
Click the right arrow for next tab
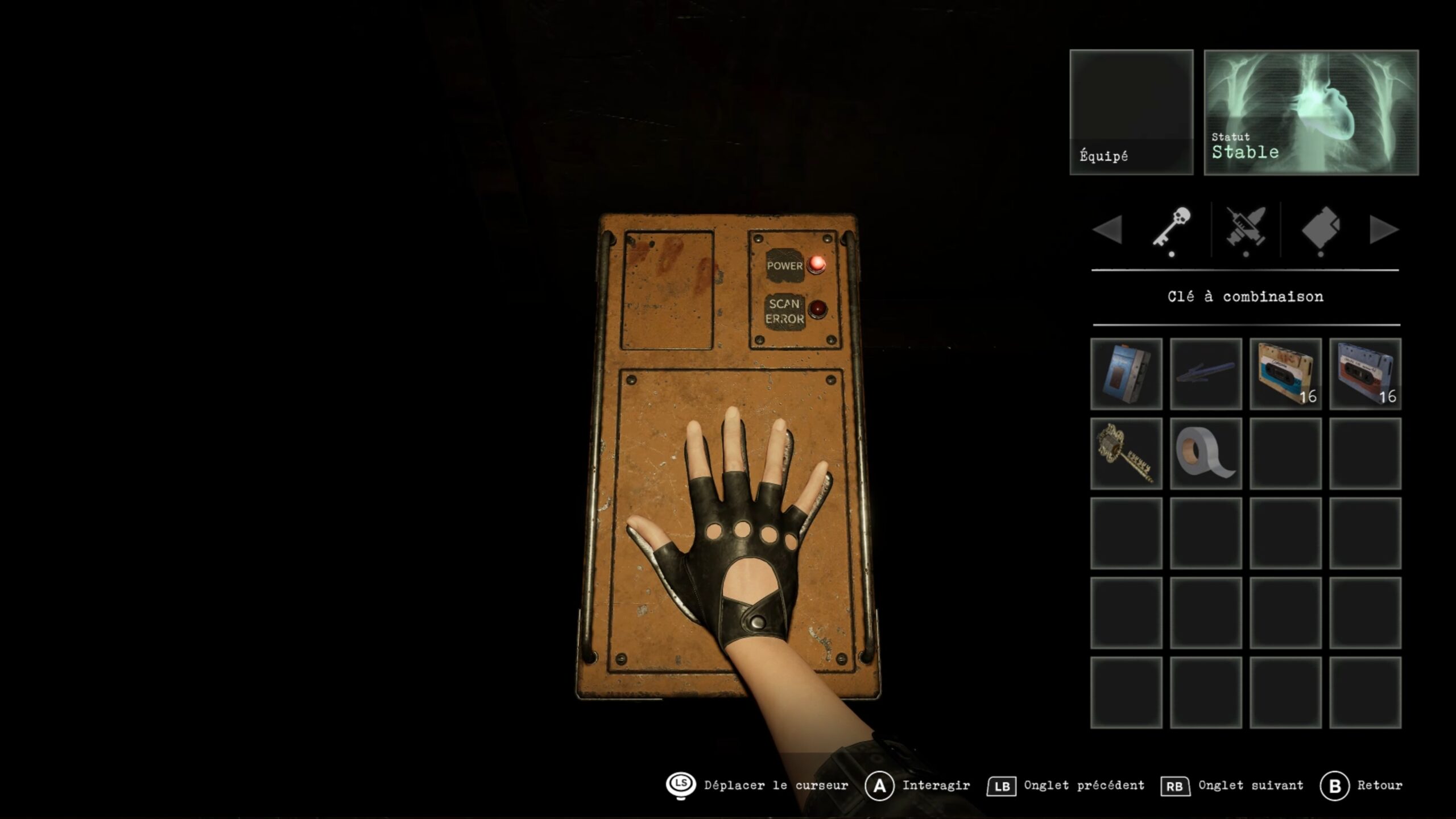click(1383, 230)
